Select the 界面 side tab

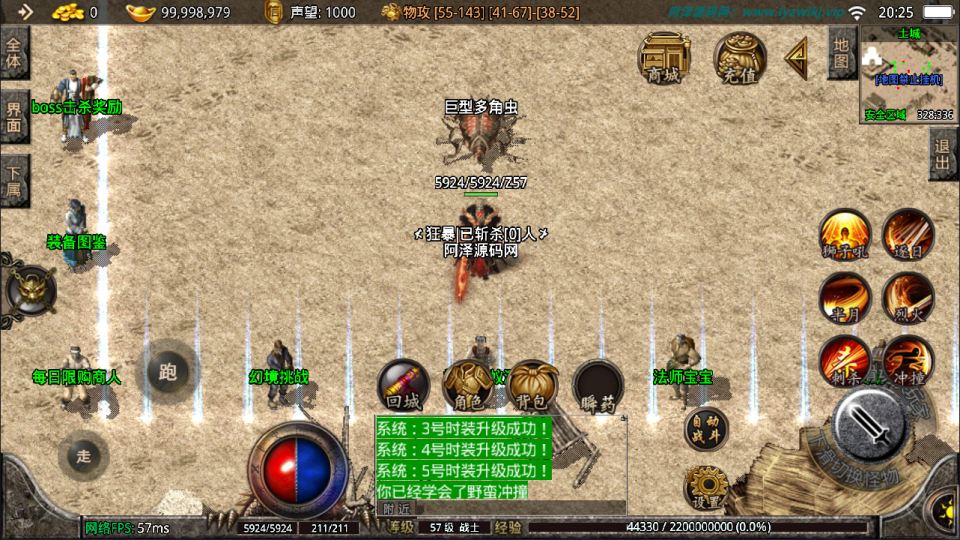click(14, 116)
